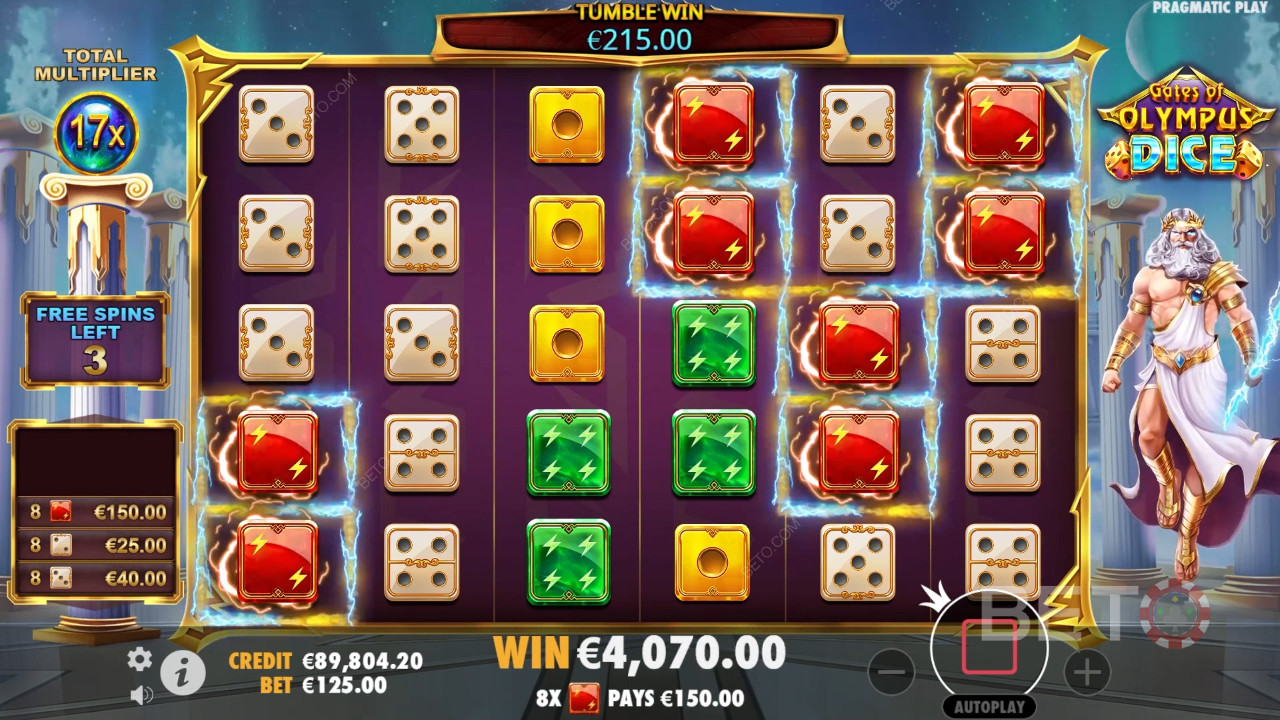
Task: Show the game info panel
Action: [182, 675]
